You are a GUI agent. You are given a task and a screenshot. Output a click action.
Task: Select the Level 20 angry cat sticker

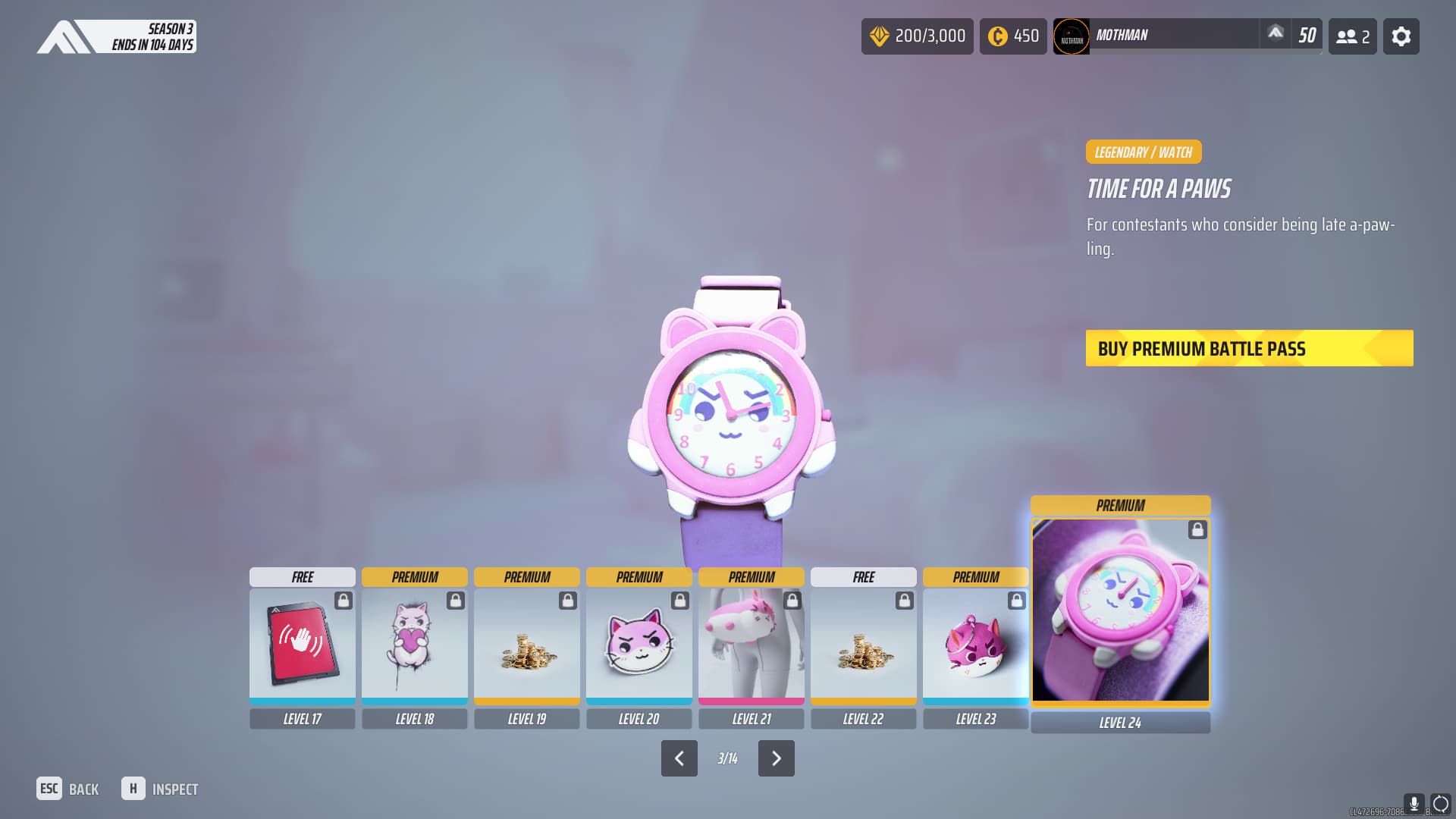click(x=639, y=644)
